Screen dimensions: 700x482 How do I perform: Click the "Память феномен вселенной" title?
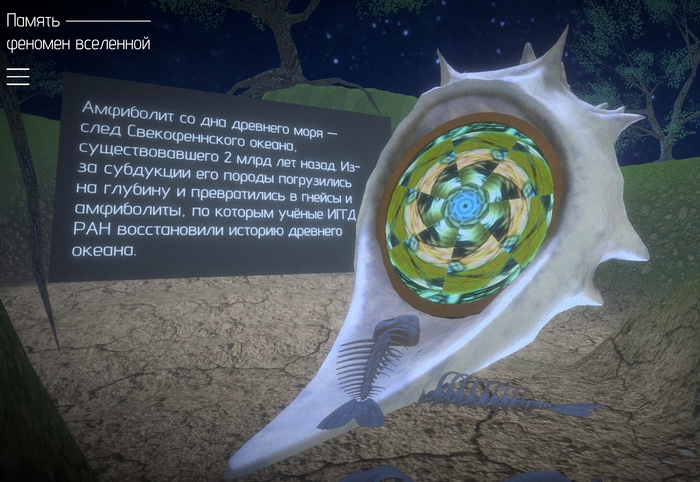point(77,32)
